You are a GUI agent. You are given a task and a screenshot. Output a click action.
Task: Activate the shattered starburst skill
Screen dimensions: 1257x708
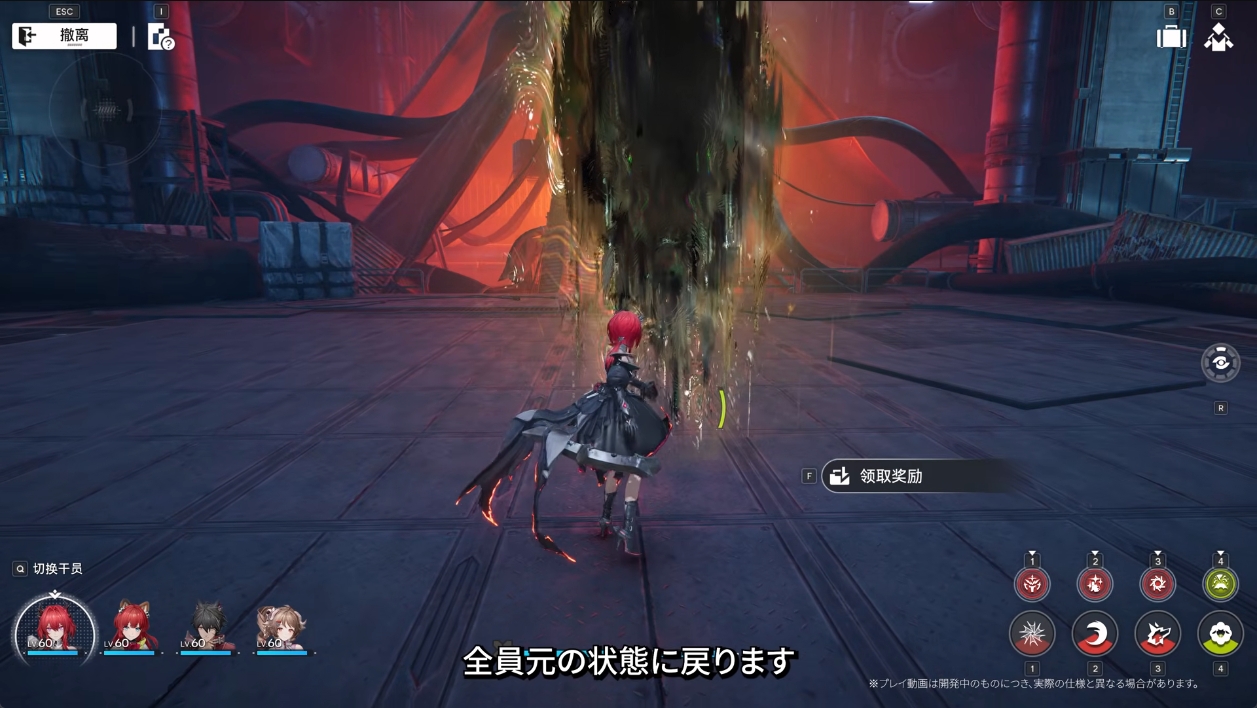click(x=1032, y=634)
